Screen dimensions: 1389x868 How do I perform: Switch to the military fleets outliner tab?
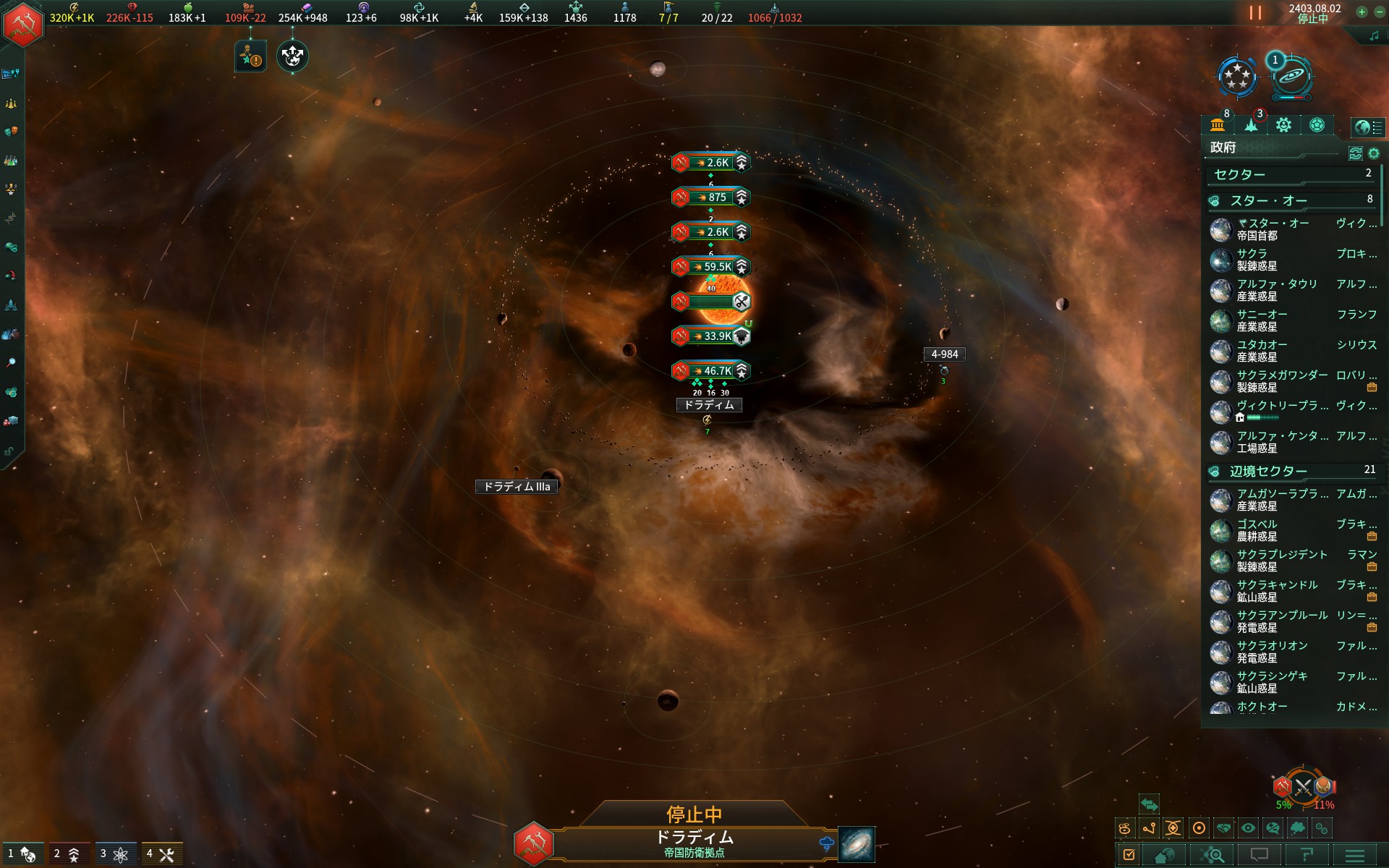tap(1252, 125)
